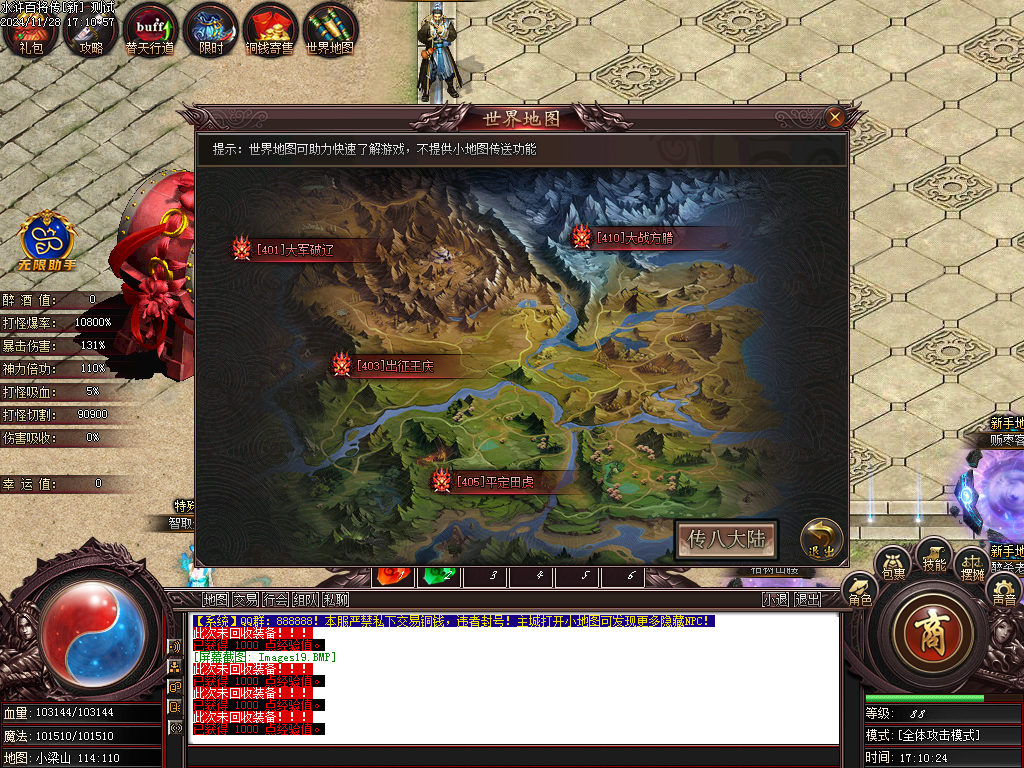1024x768 pixels.
Task: Switch to the 行会 guild chat tab
Action: coord(275,600)
